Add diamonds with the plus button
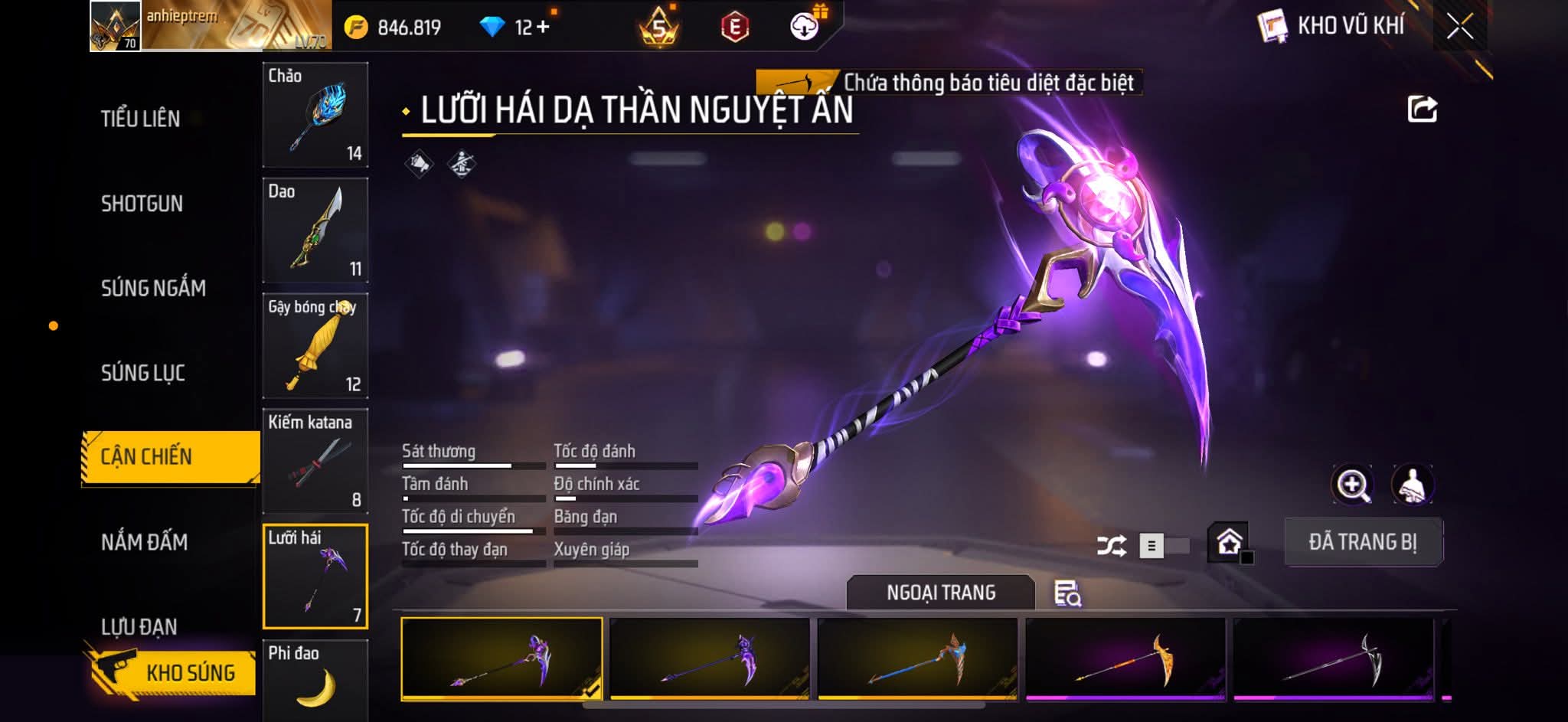 (543, 28)
